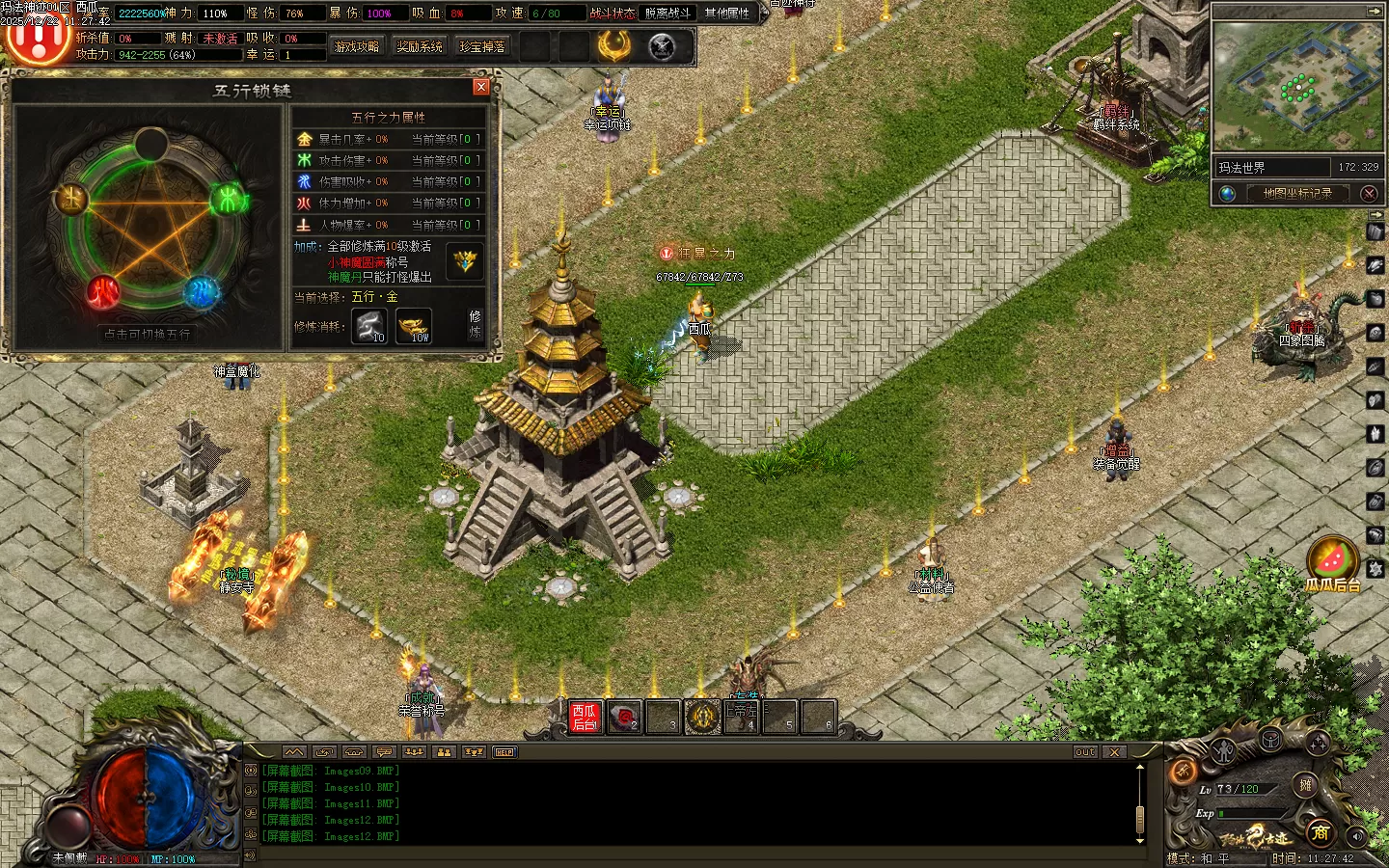The height and width of the screenshot is (868, 1389).
Task: Select the green wood element orb
Action: pos(230,200)
